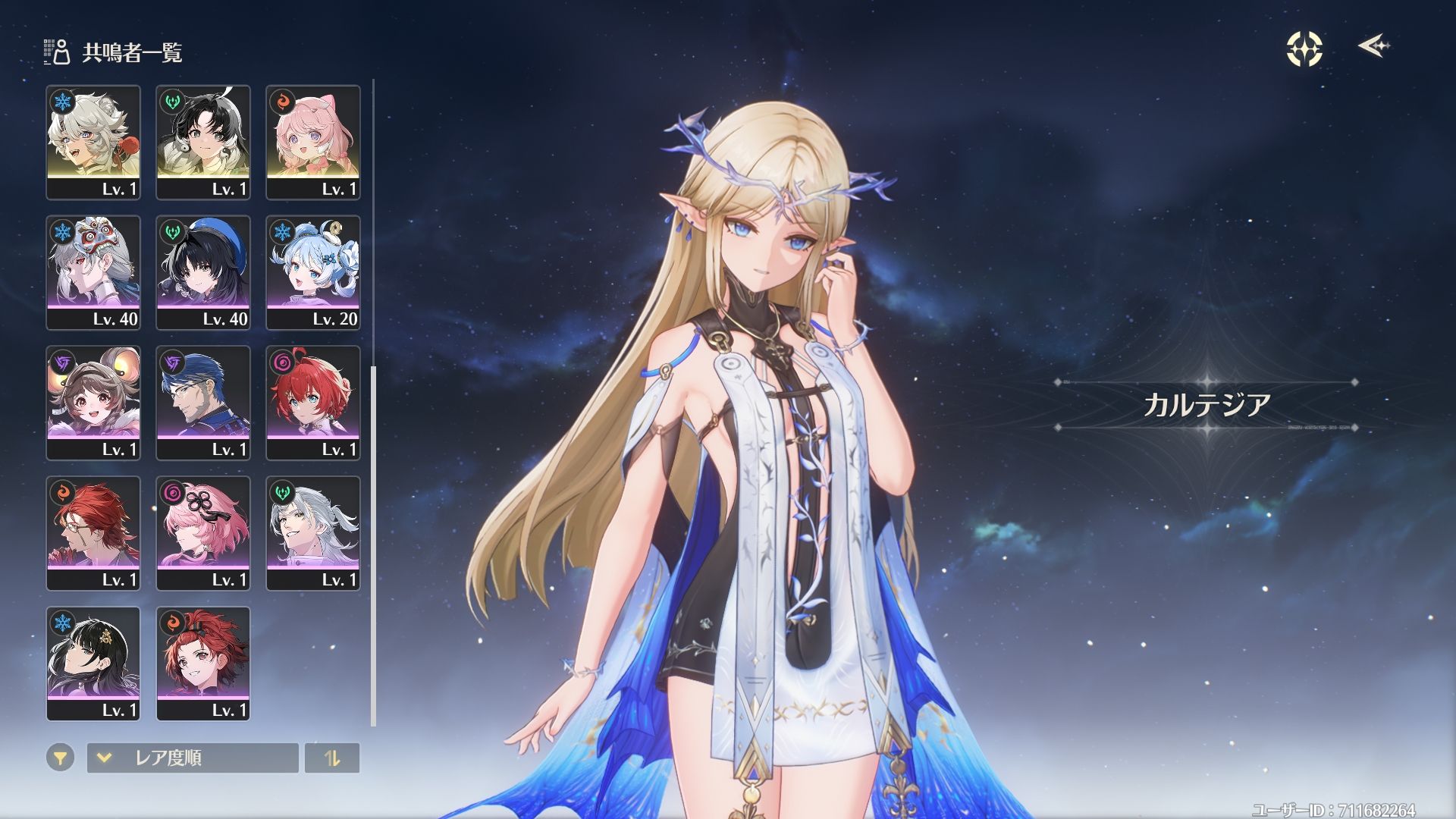Pick the blue-haired bearded man portrait
The image size is (1456, 819).
point(203,403)
